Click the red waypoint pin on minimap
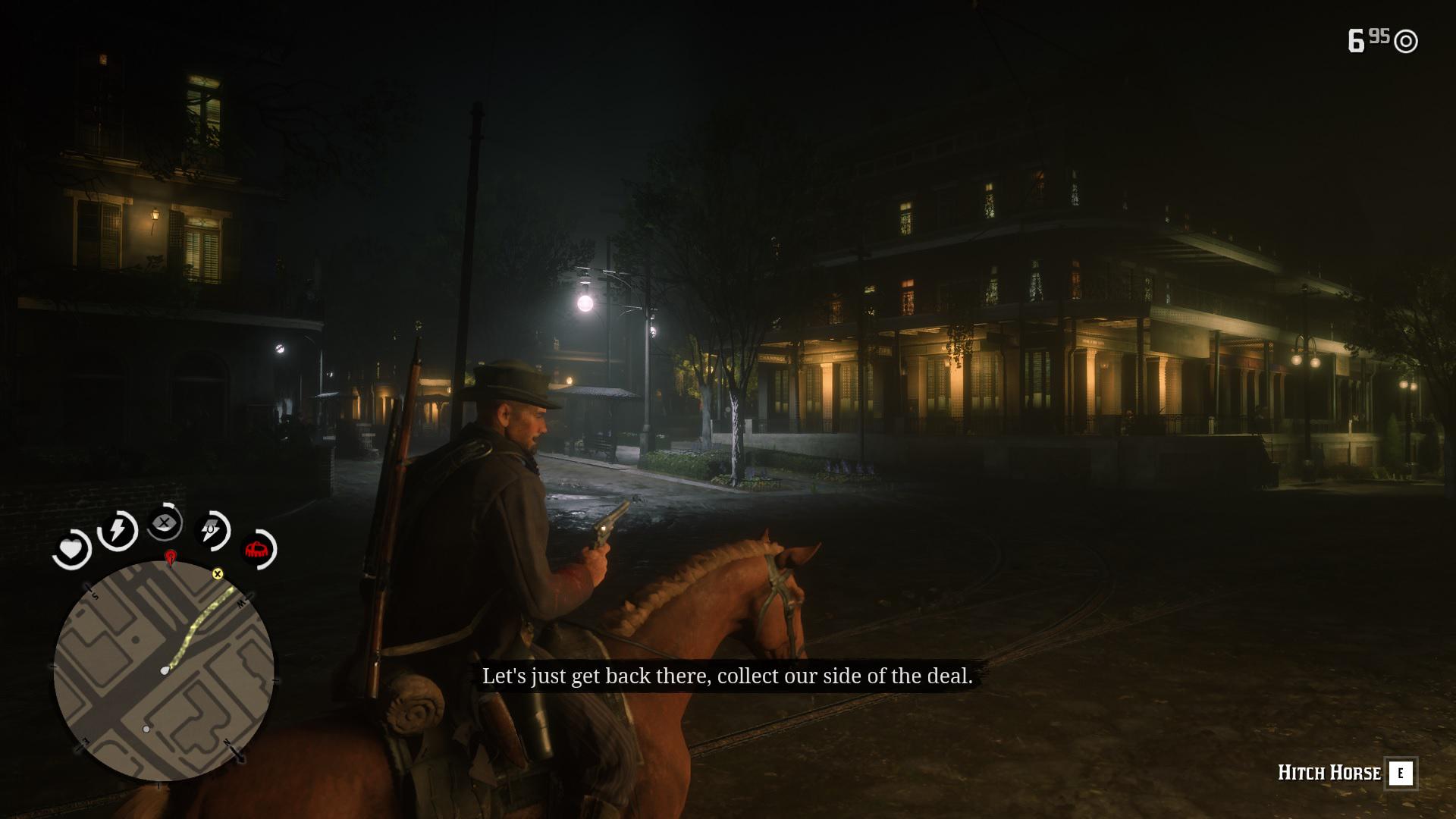Viewport: 1456px width, 819px height. click(x=171, y=558)
